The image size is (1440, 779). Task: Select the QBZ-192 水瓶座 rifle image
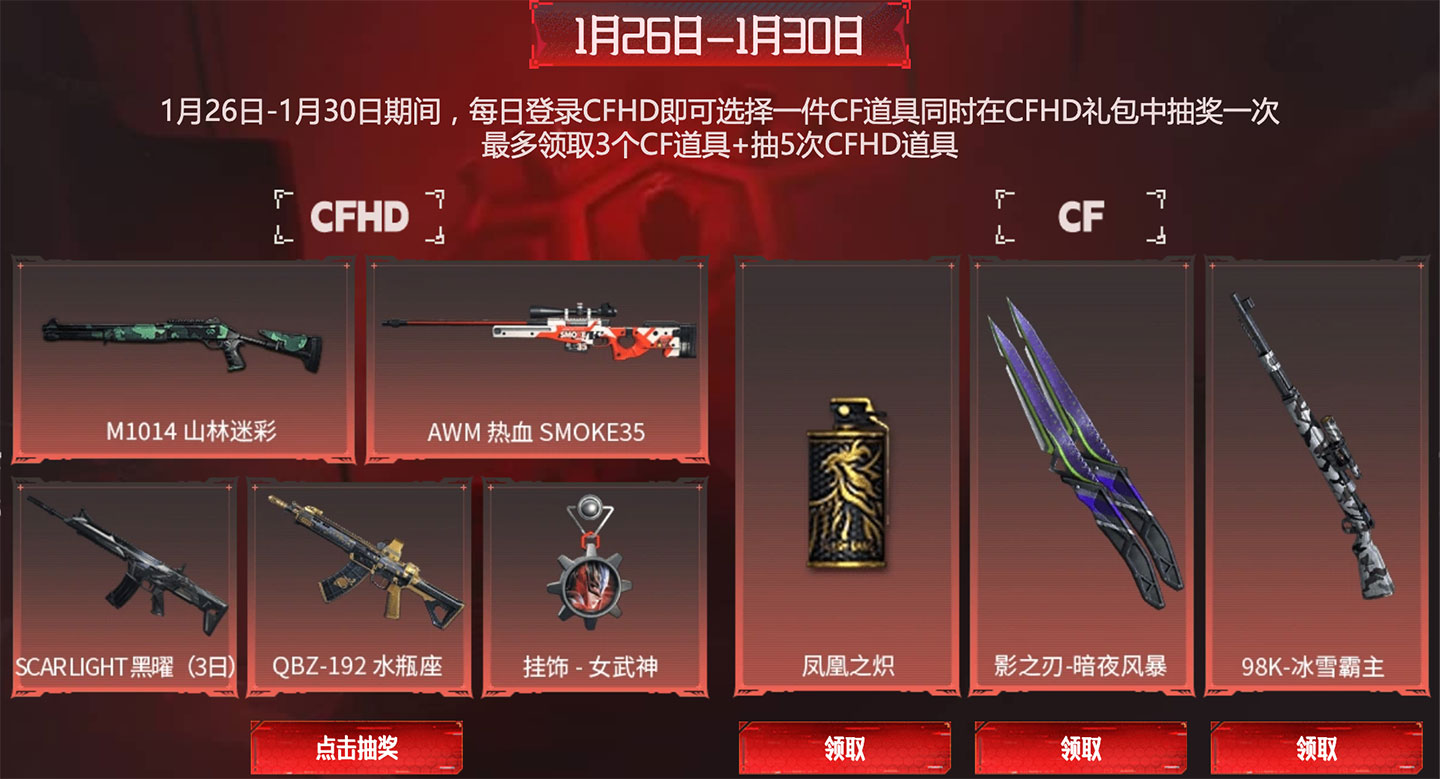tap(360, 560)
